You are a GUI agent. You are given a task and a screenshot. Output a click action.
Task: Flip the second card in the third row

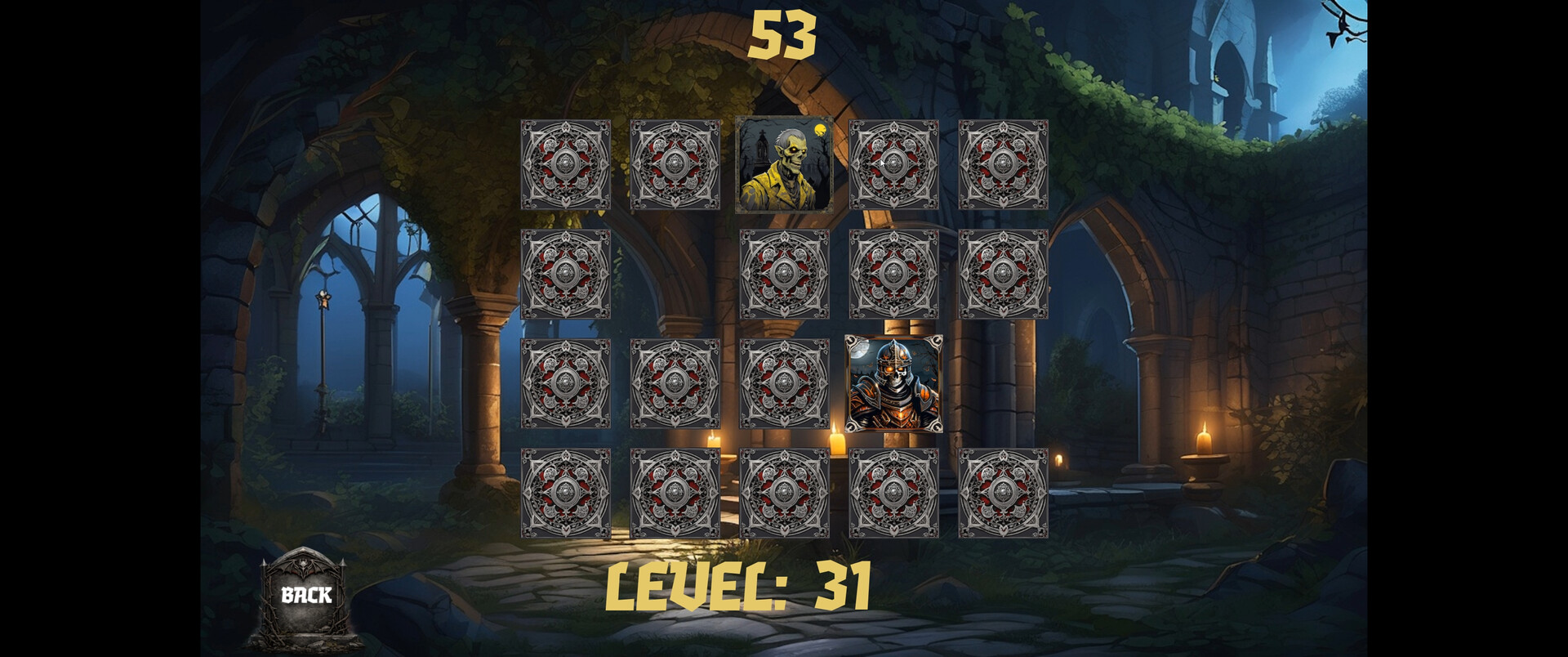(x=674, y=384)
